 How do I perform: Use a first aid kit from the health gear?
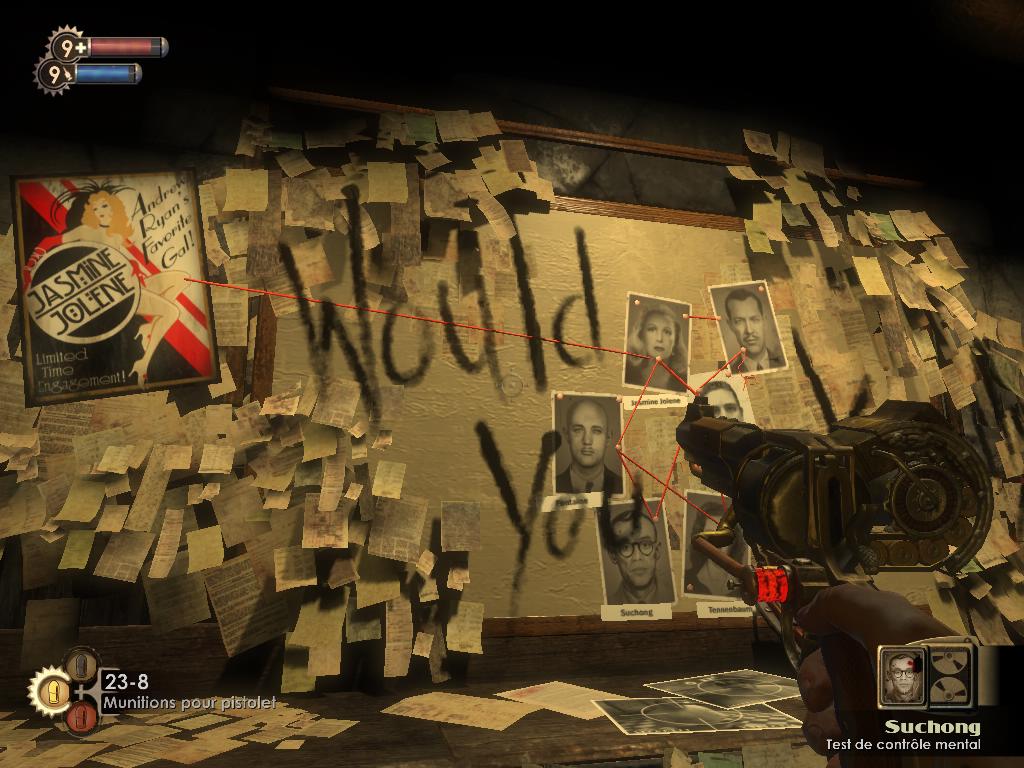[68, 46]
